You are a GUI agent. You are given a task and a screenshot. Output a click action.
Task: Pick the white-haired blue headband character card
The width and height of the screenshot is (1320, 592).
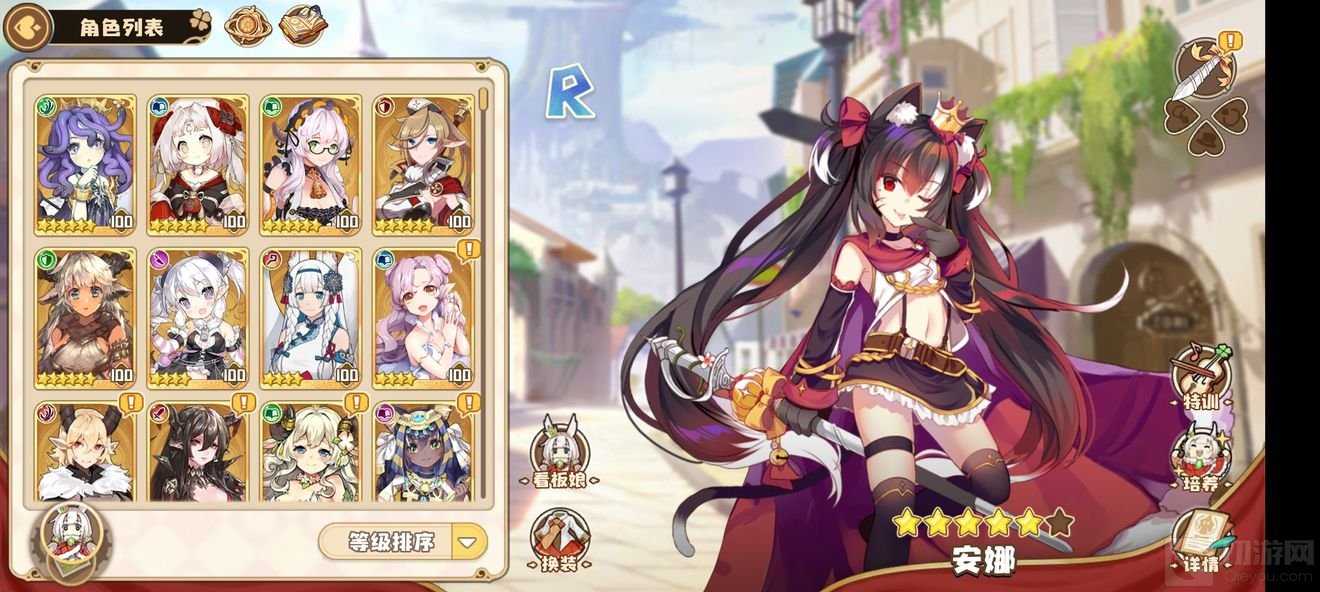pyautogui.click(x=310, y=317)
